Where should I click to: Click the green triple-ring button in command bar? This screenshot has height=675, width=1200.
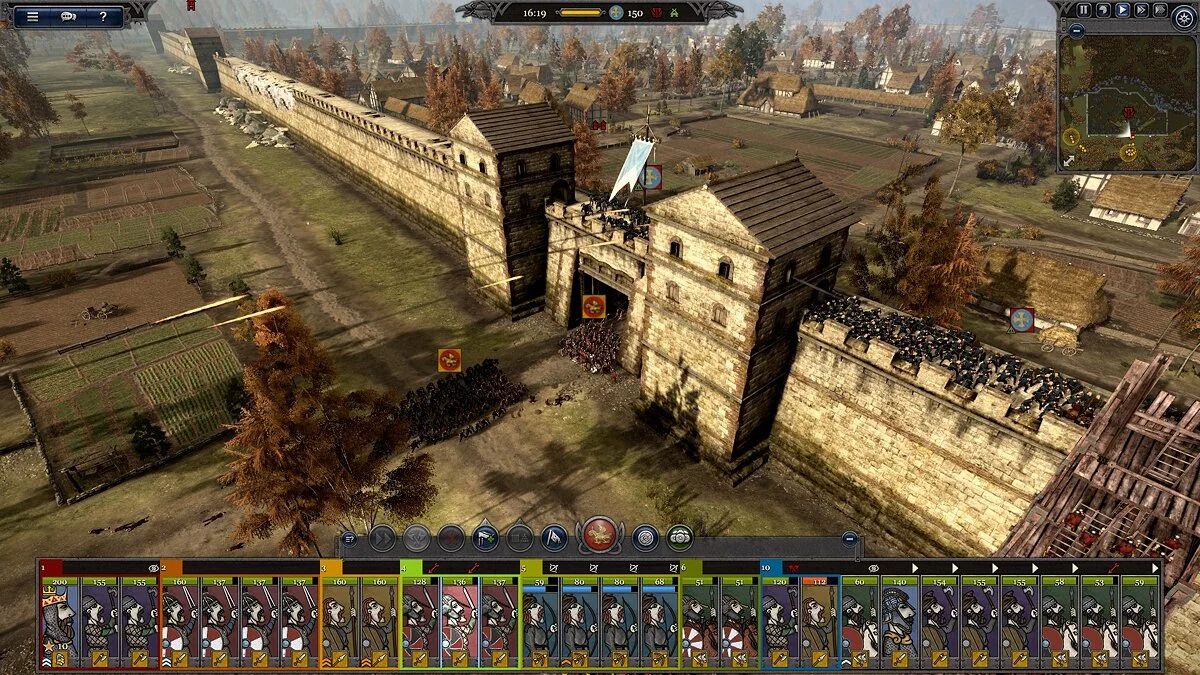coord(680,538)
